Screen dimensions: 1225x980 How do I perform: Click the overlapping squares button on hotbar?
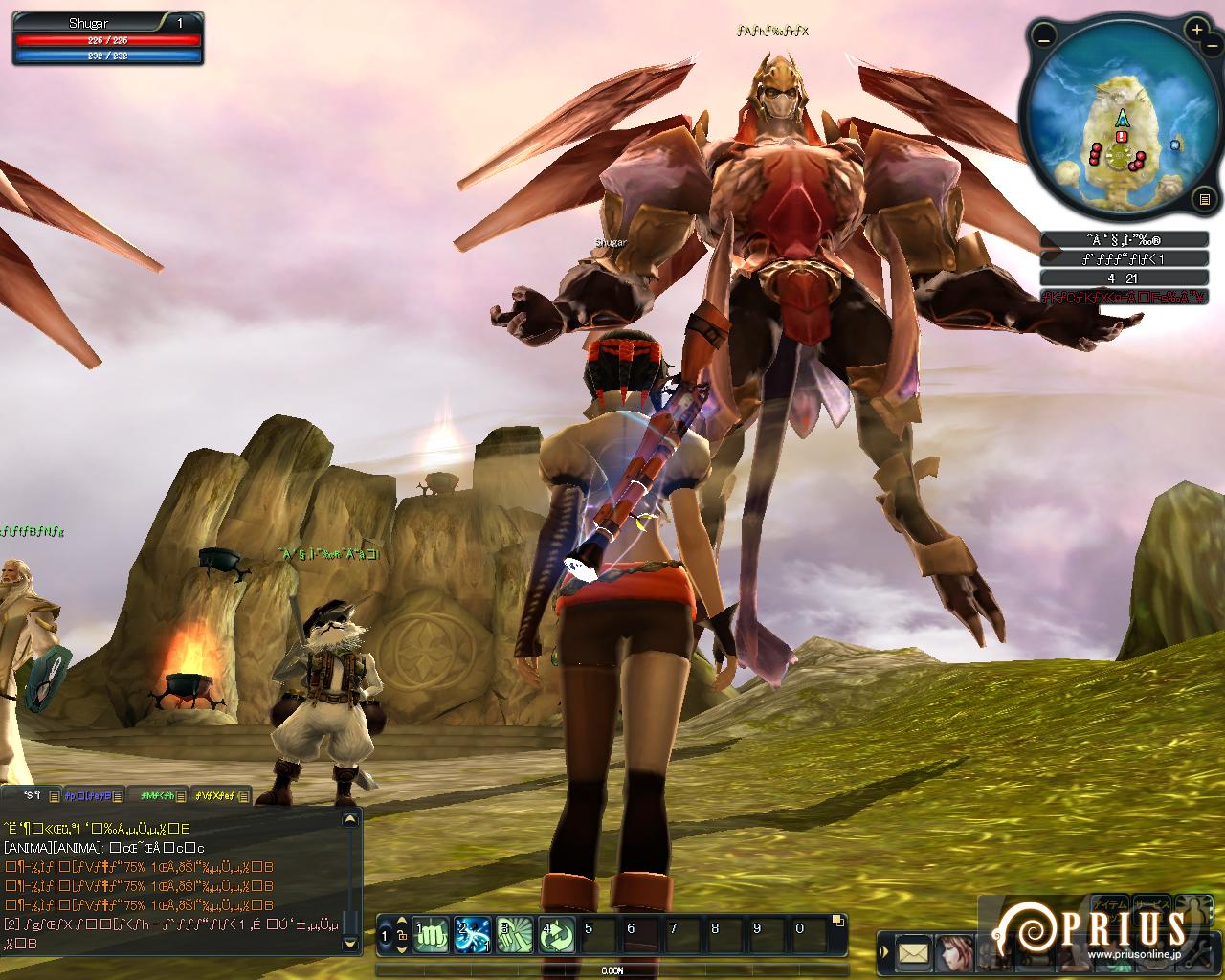click(x=838, y=922)
